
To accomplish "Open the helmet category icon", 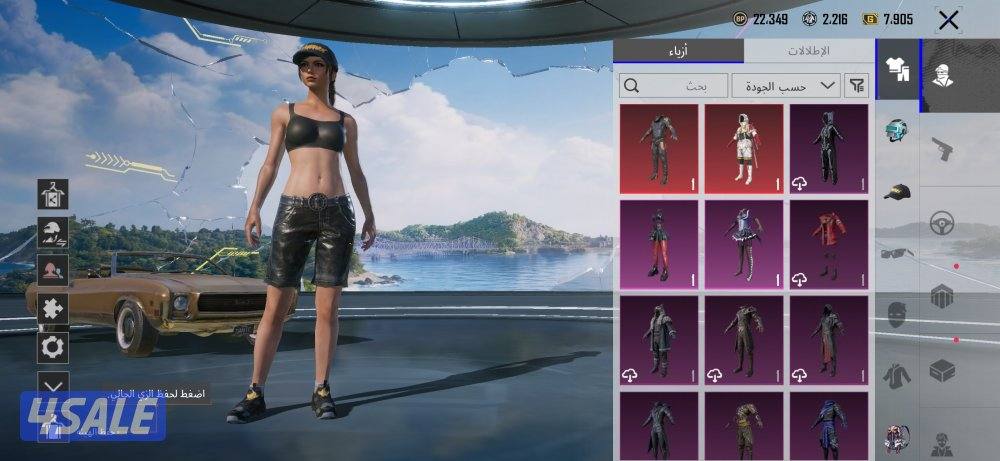I will coord(897,131).
